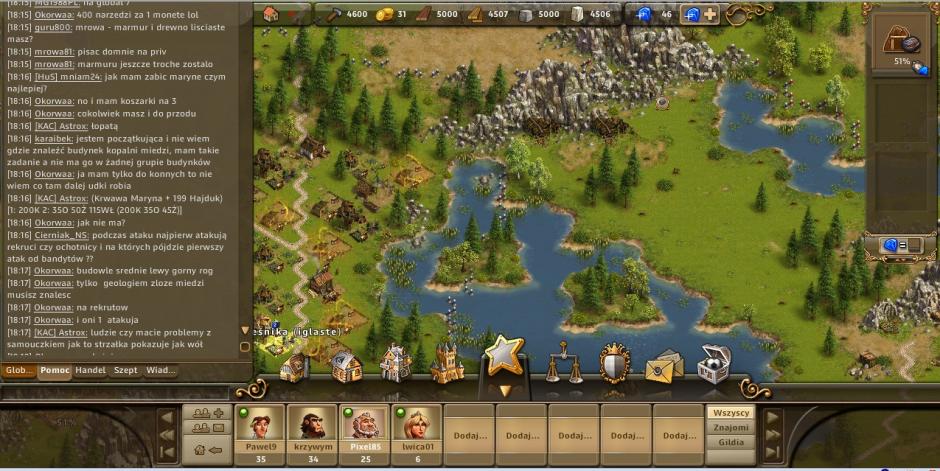Click friend lwica01's portrait
The height and width of the screenshot is (471, 940).
coord(417,424)
